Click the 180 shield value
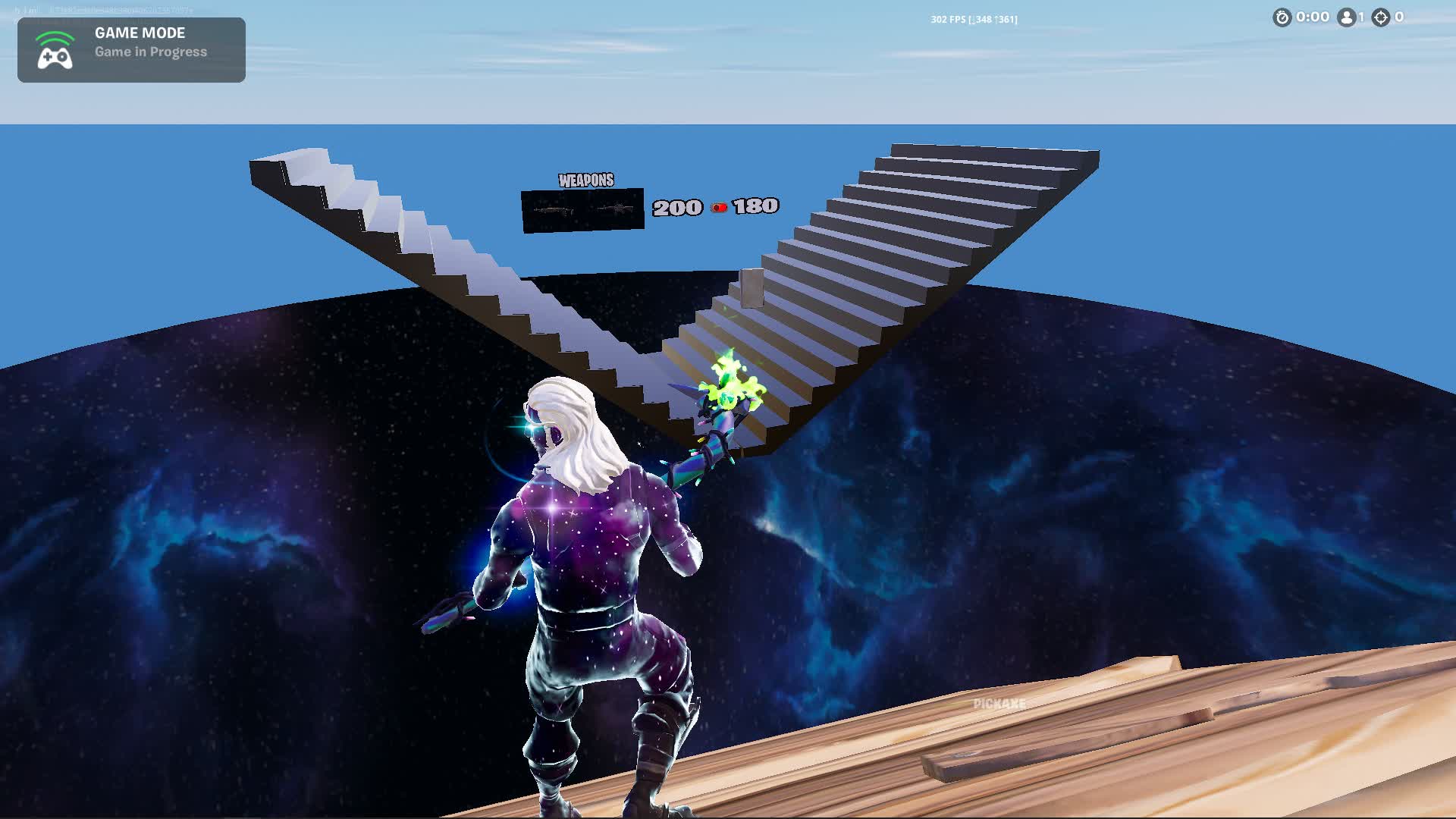This screenshot has width=1456, height=819. coord(755,206)
